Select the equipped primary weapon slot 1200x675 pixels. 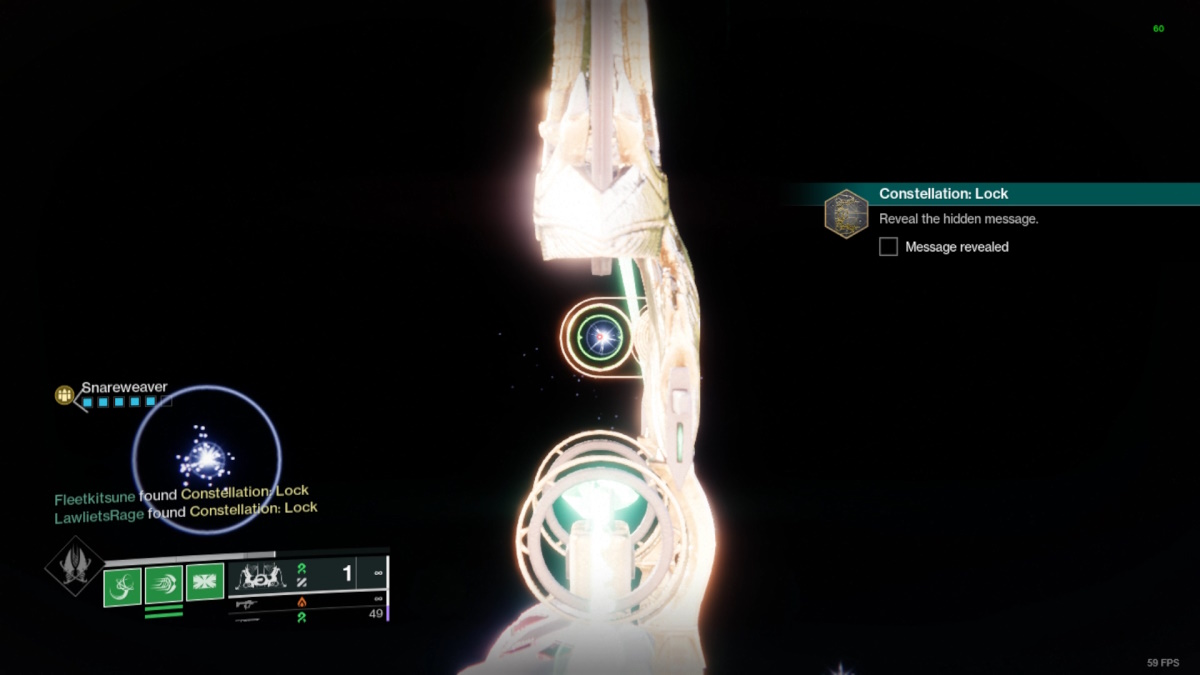[x=306, y=575]
